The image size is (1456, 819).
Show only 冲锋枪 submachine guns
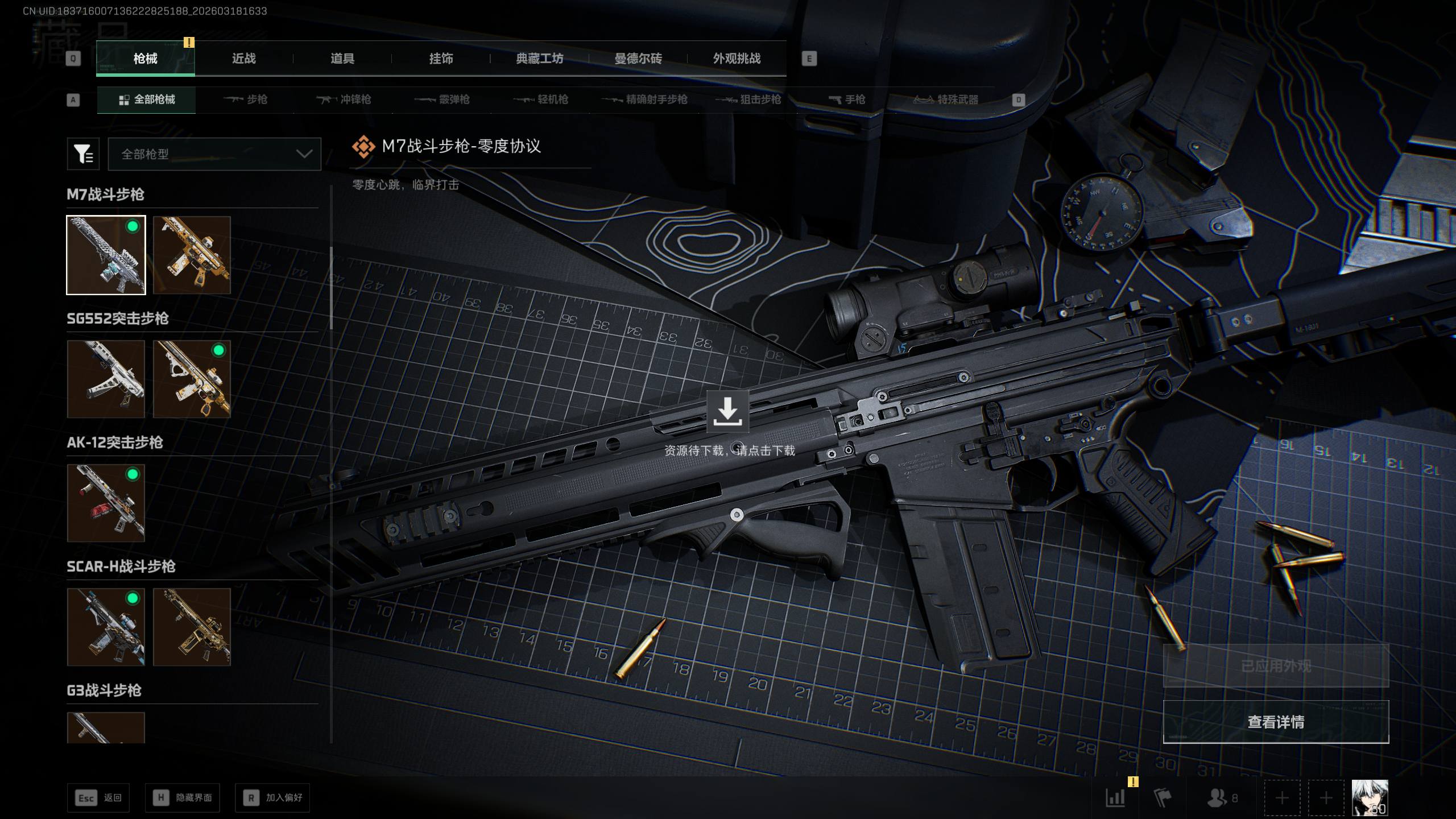[x=344, y=100]
